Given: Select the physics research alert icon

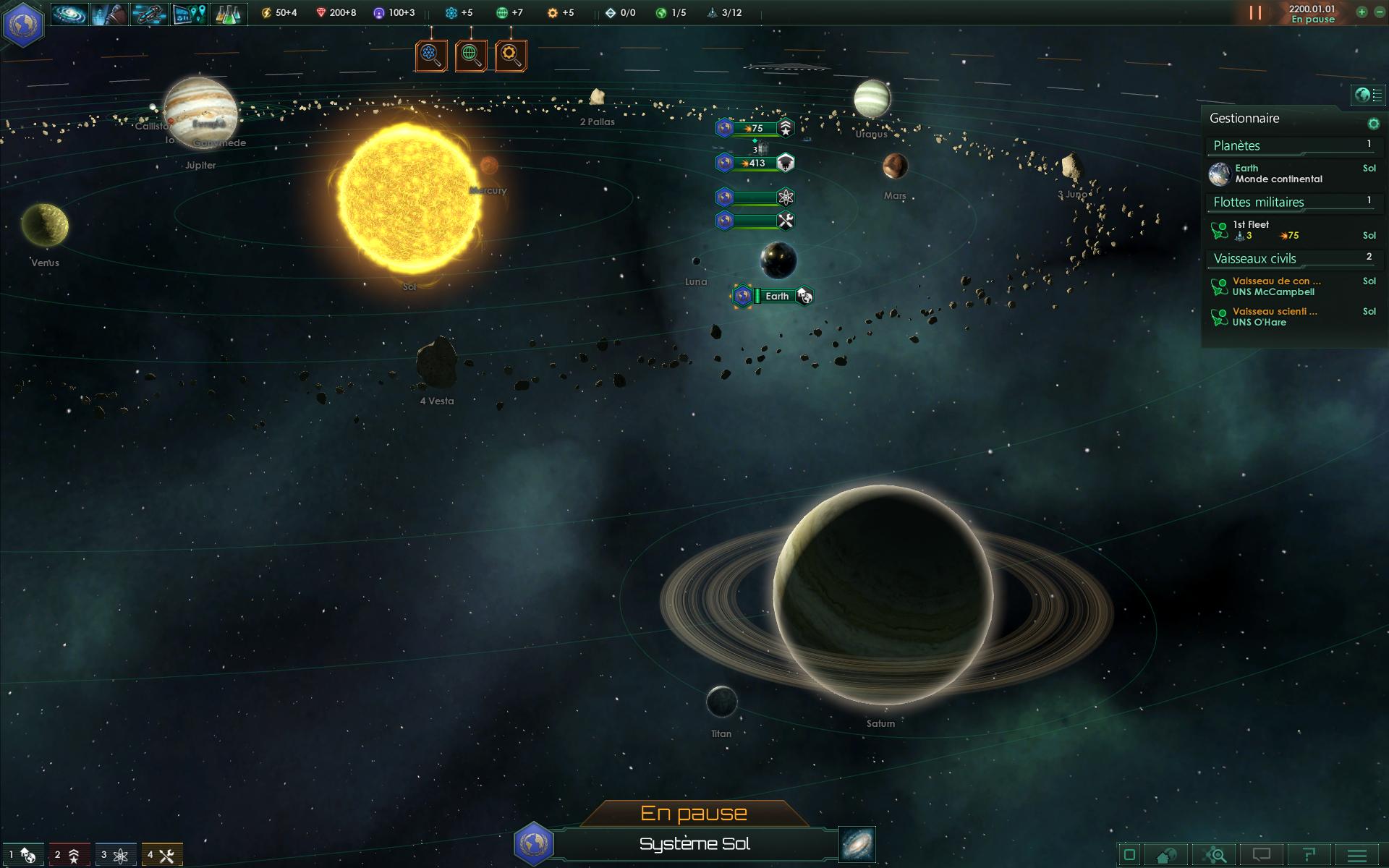Looking at the screenshot, I should coord(431,55).
